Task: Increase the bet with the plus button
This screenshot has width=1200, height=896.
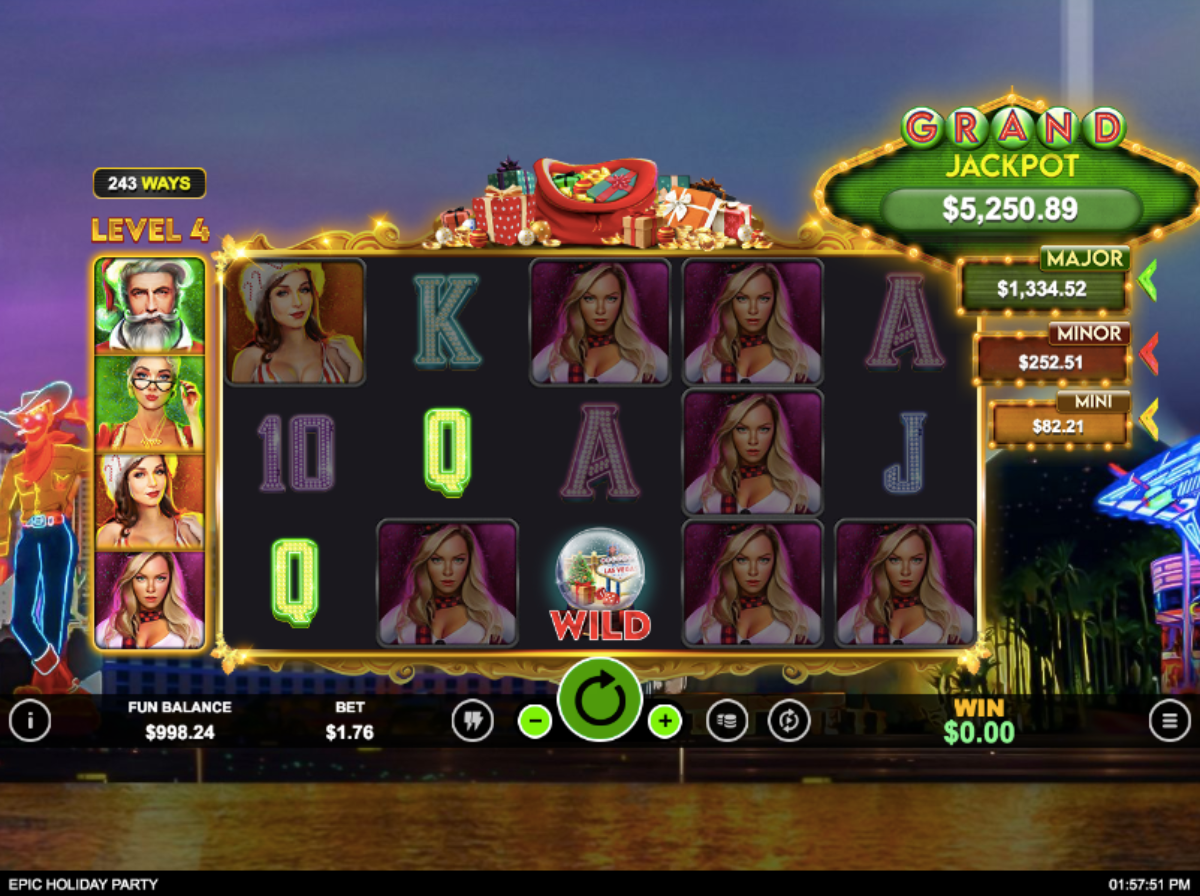Action: (665, 720)
